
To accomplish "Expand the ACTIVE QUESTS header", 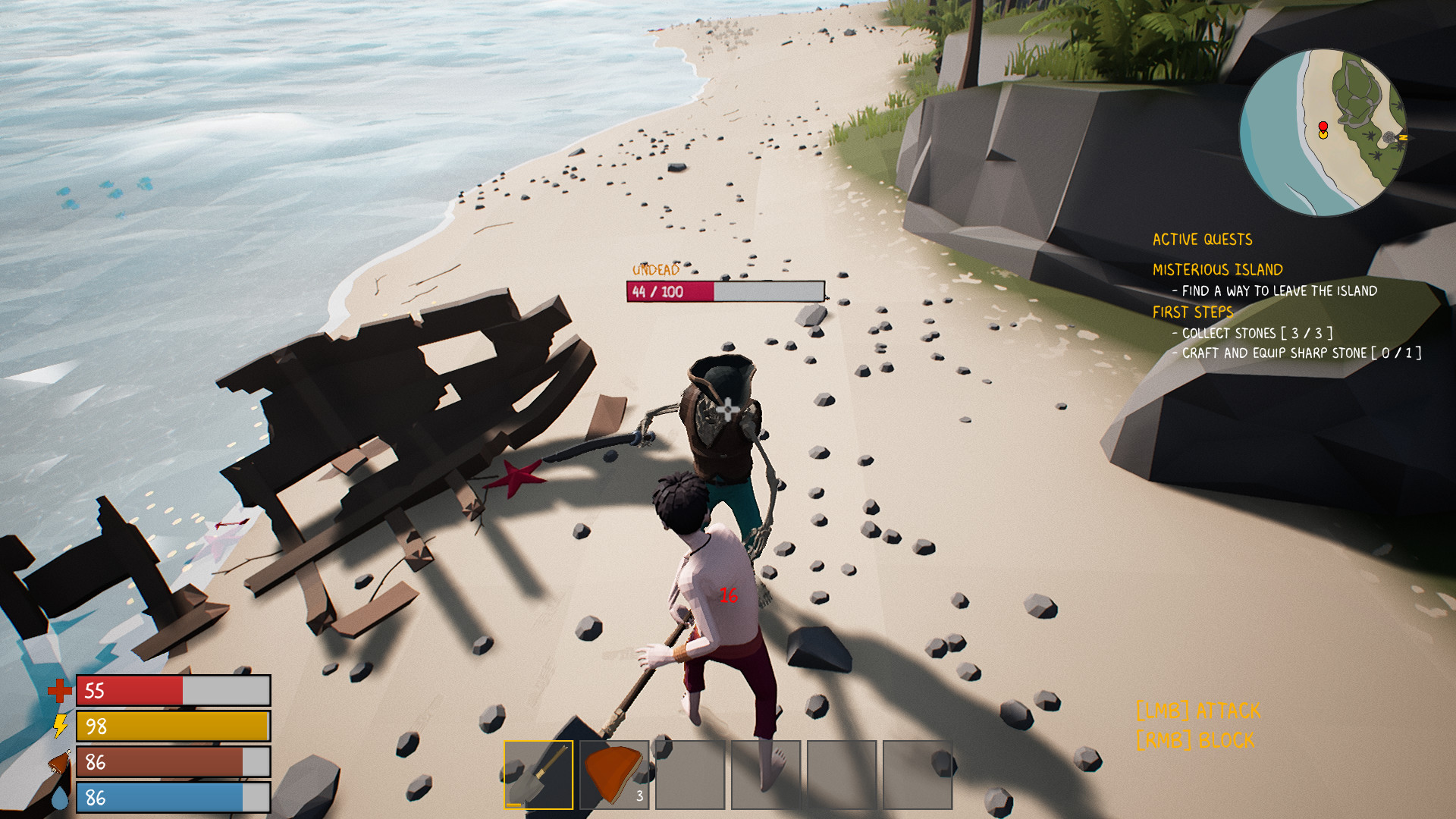I will pos(1202,239).
